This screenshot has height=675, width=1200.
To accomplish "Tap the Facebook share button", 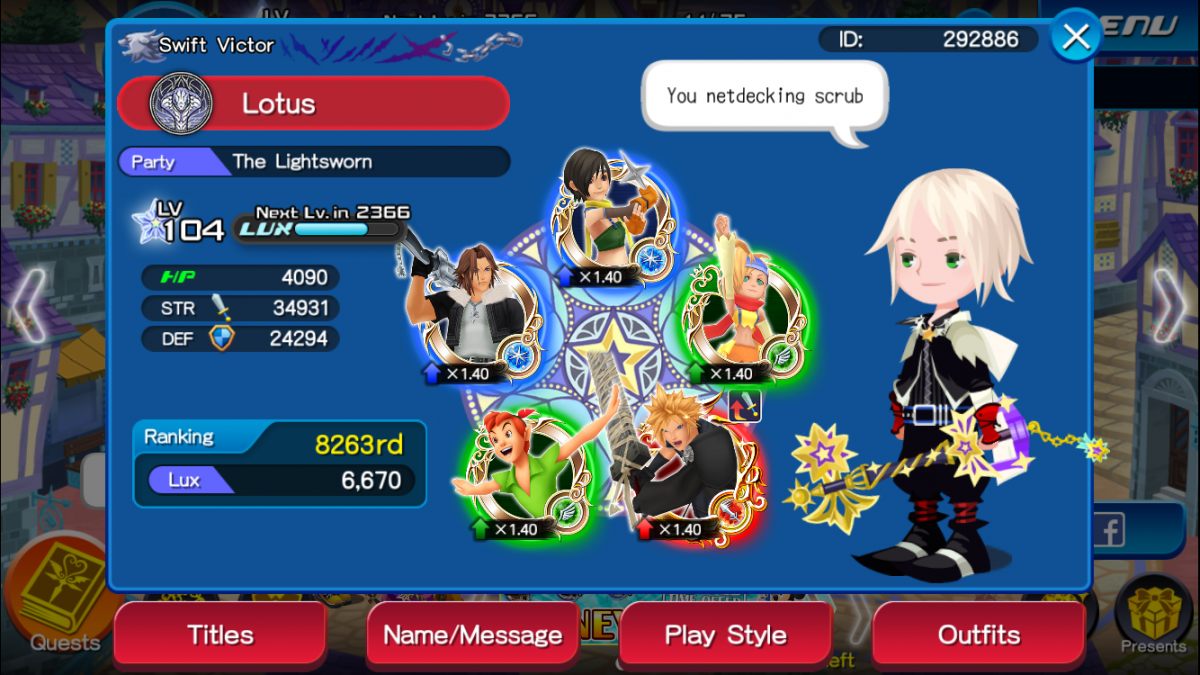I will [x=1108, y=531].
